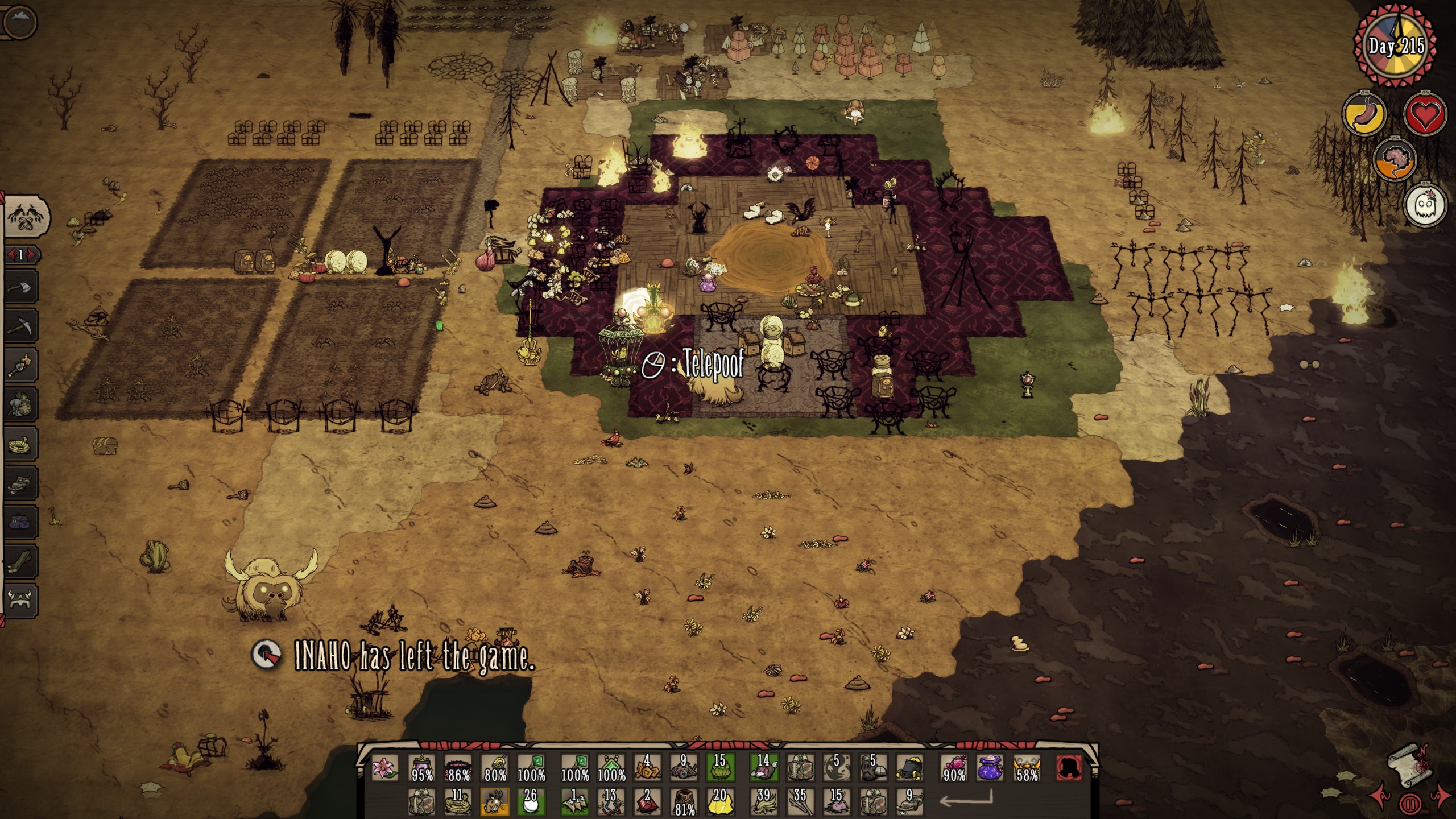Select the axe crafting recipe
Image resolution: width=1456 pixels, height=819 pixels.
21,286
